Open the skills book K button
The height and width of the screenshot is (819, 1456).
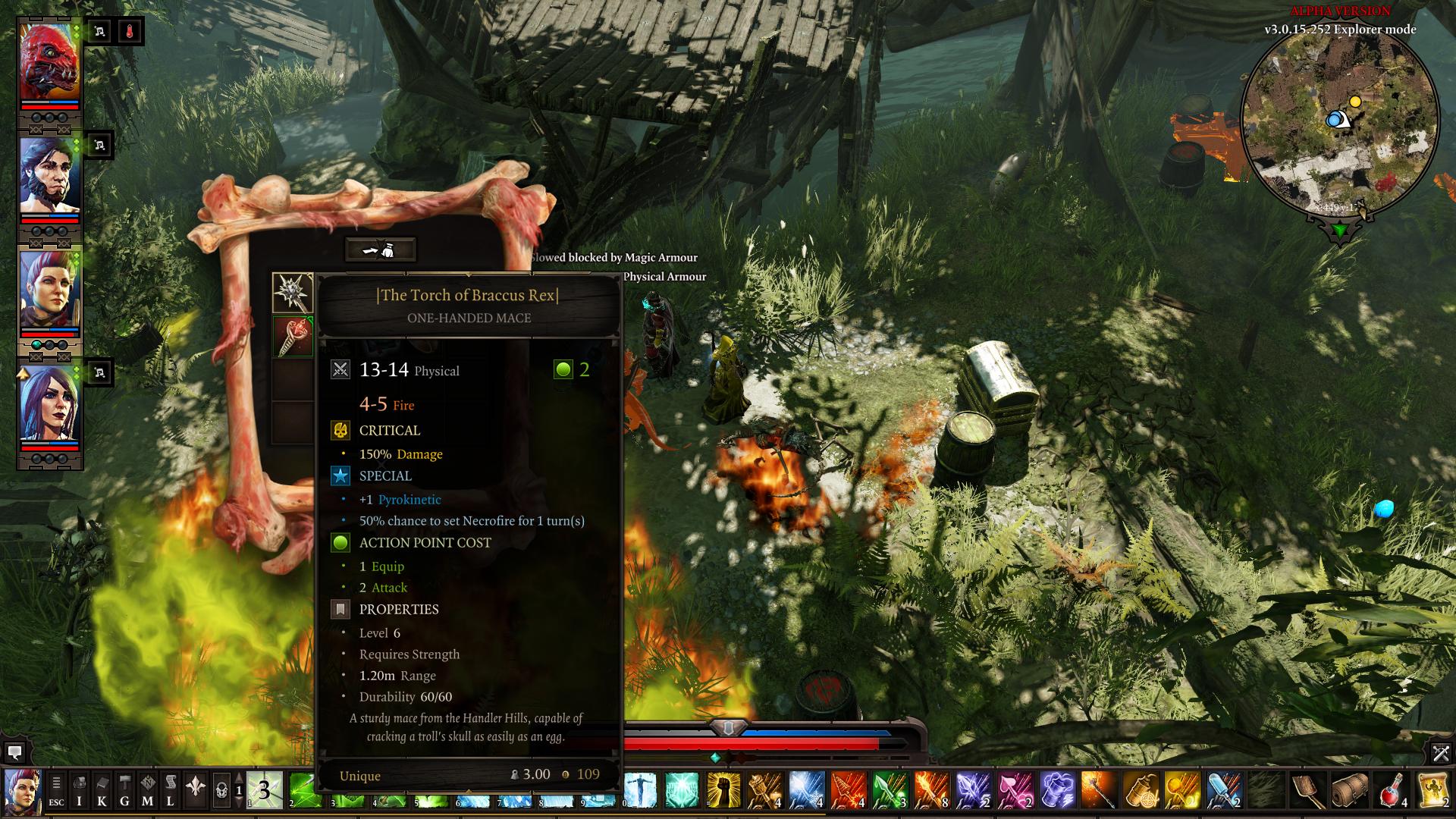[x=102, y=790]
